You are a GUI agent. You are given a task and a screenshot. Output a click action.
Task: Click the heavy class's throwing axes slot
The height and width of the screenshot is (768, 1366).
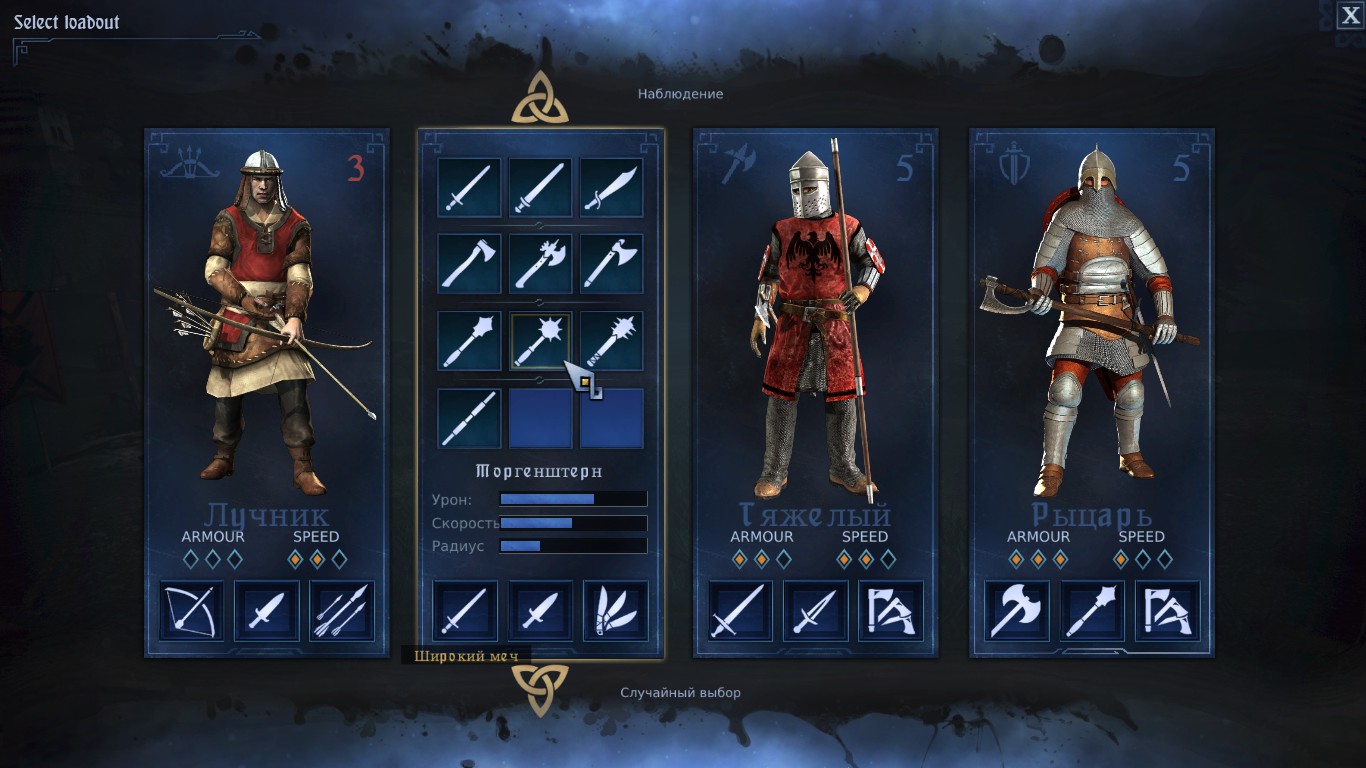pyautogui.click(x=890, y=610)
